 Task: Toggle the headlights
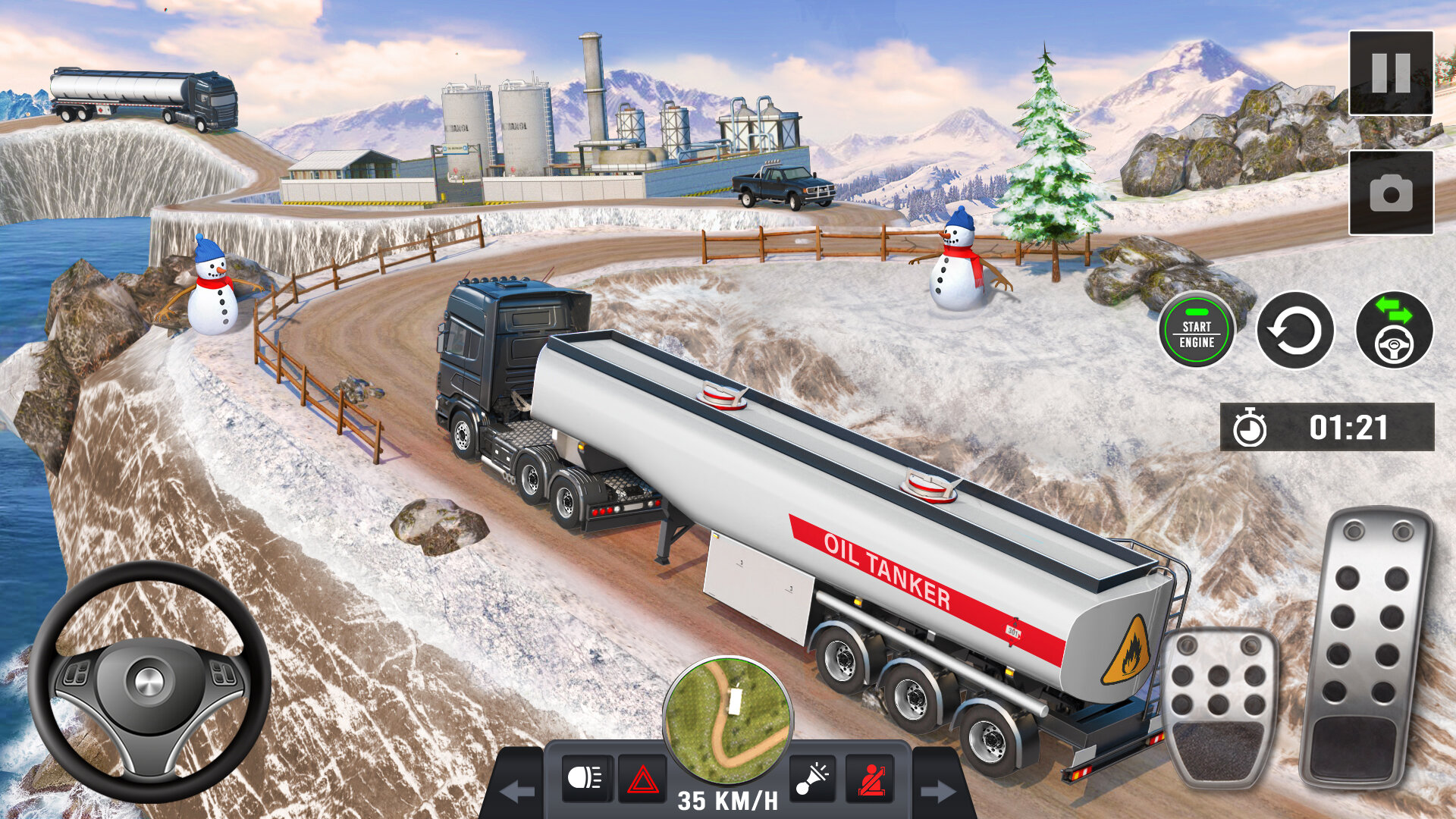pos(586,778)
